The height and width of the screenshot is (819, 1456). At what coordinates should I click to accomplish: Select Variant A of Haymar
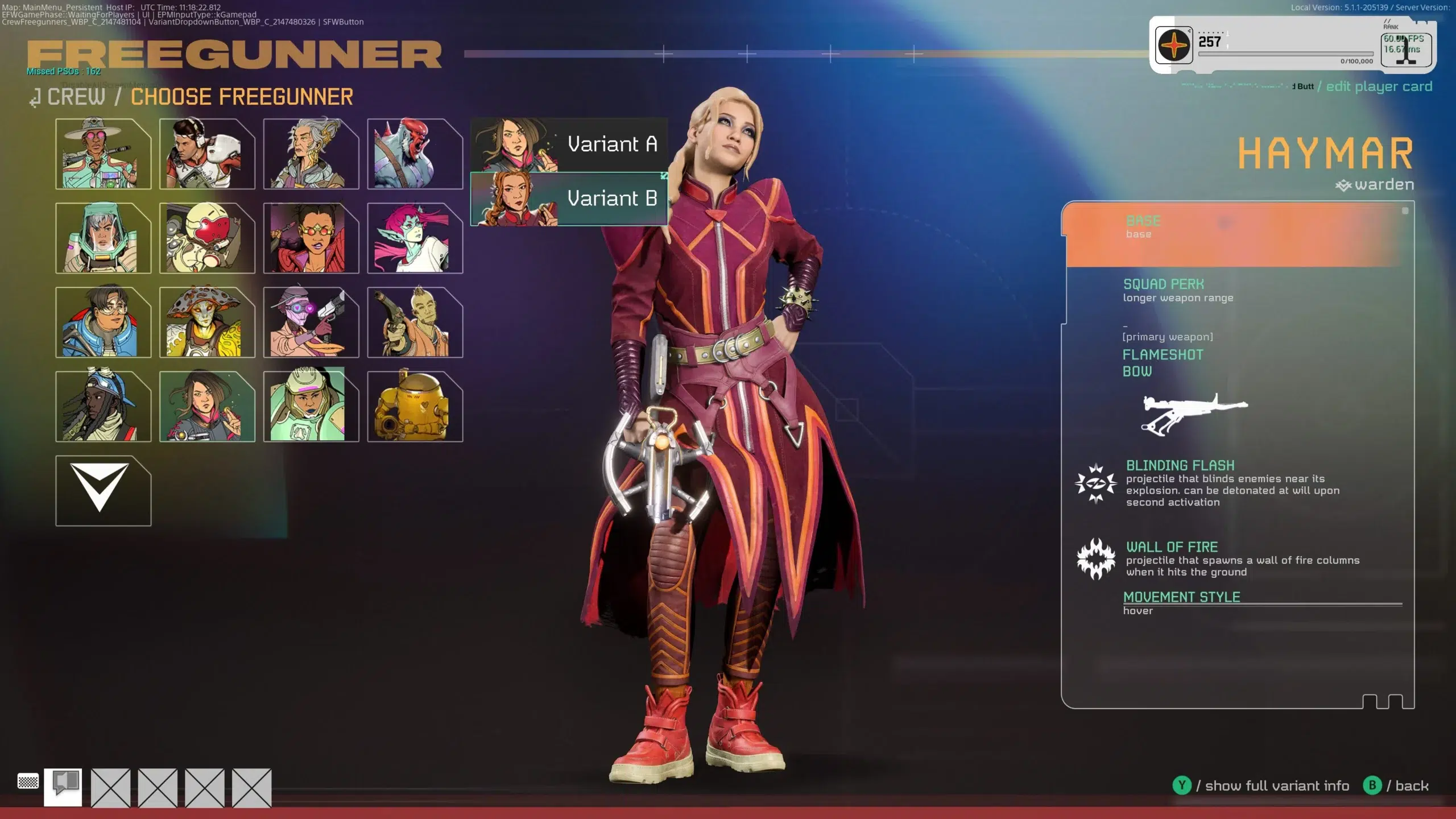pyautogui.click(x=569, y=144)
